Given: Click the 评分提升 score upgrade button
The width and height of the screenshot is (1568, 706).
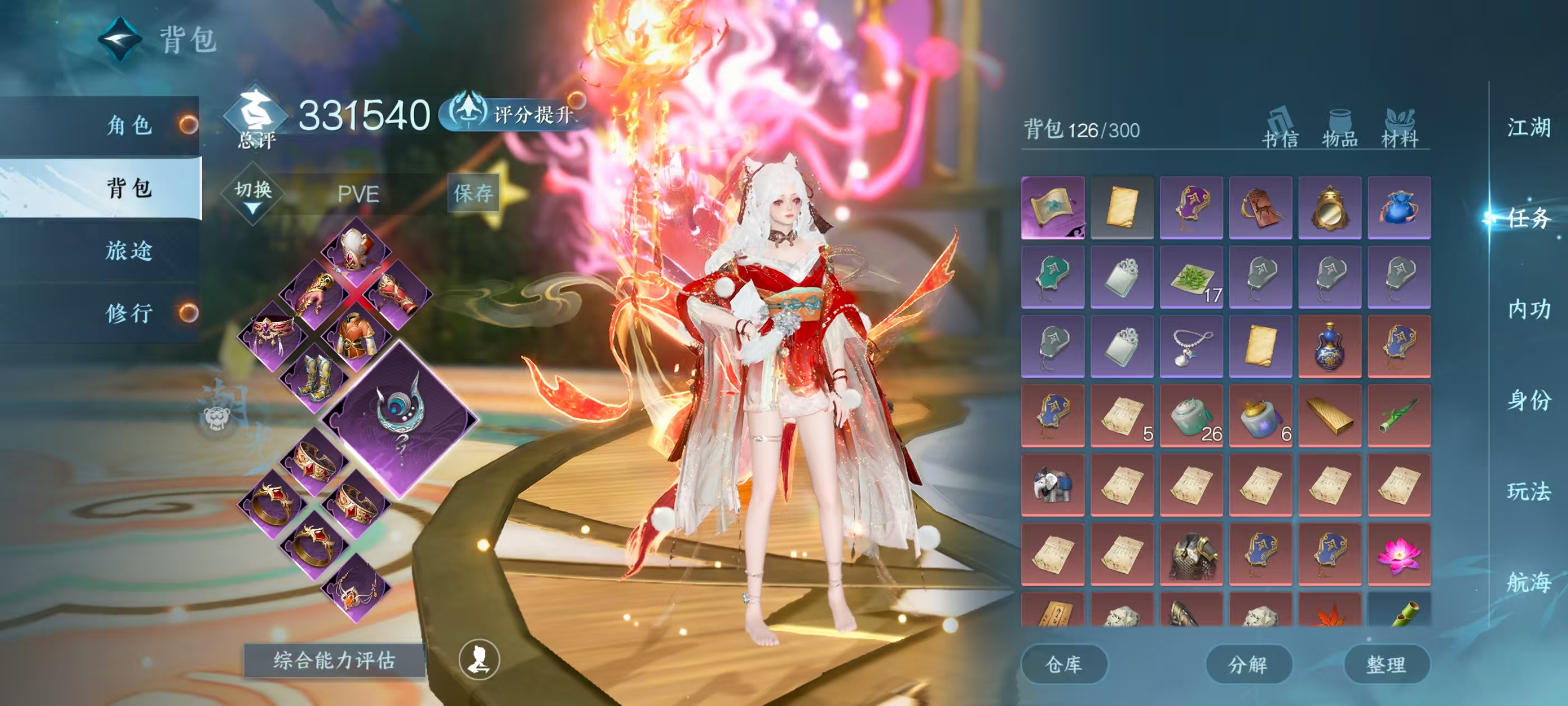Looking at the screenshot, I should click(515, 113).
